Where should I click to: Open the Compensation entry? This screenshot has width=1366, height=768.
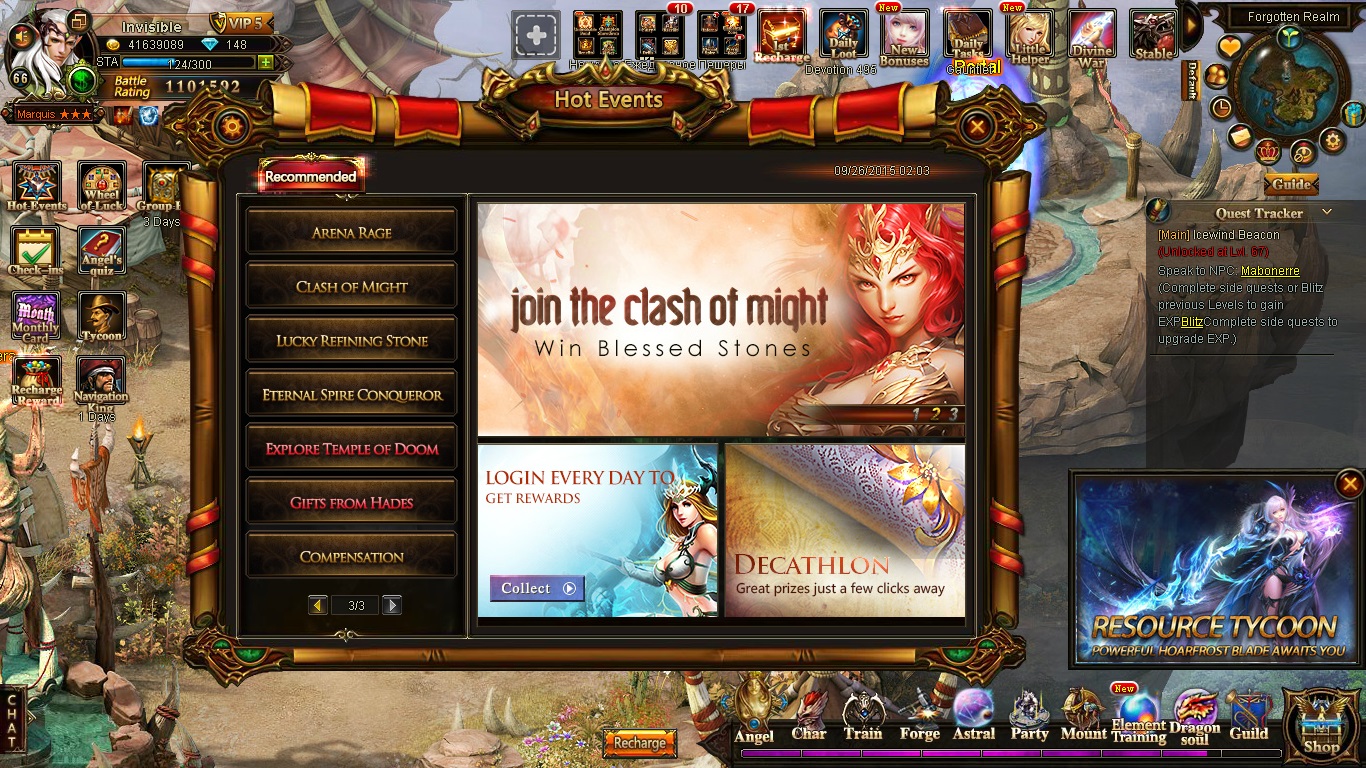(x=351, y=556)
